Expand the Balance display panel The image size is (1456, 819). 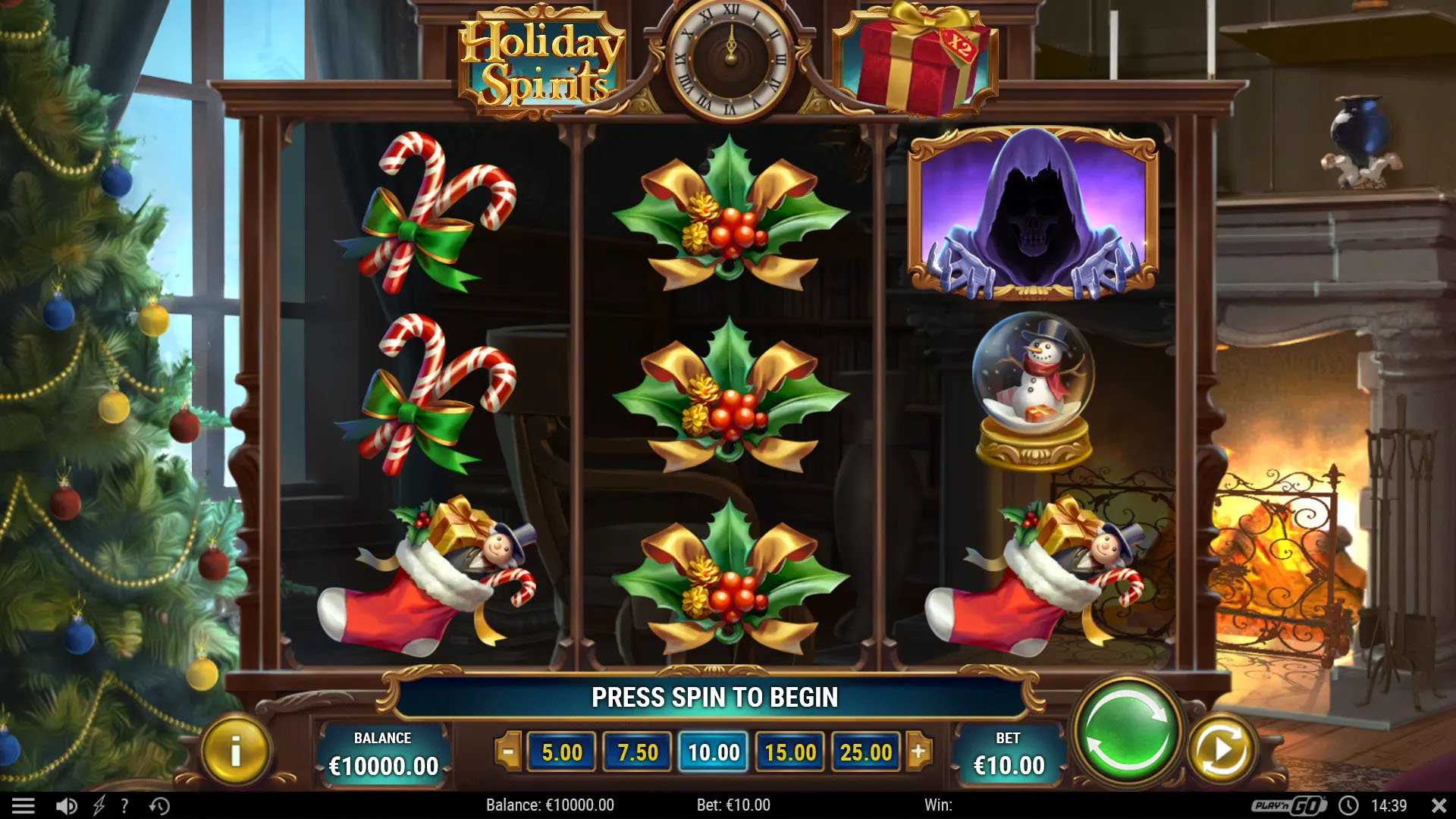click(383, 752)
